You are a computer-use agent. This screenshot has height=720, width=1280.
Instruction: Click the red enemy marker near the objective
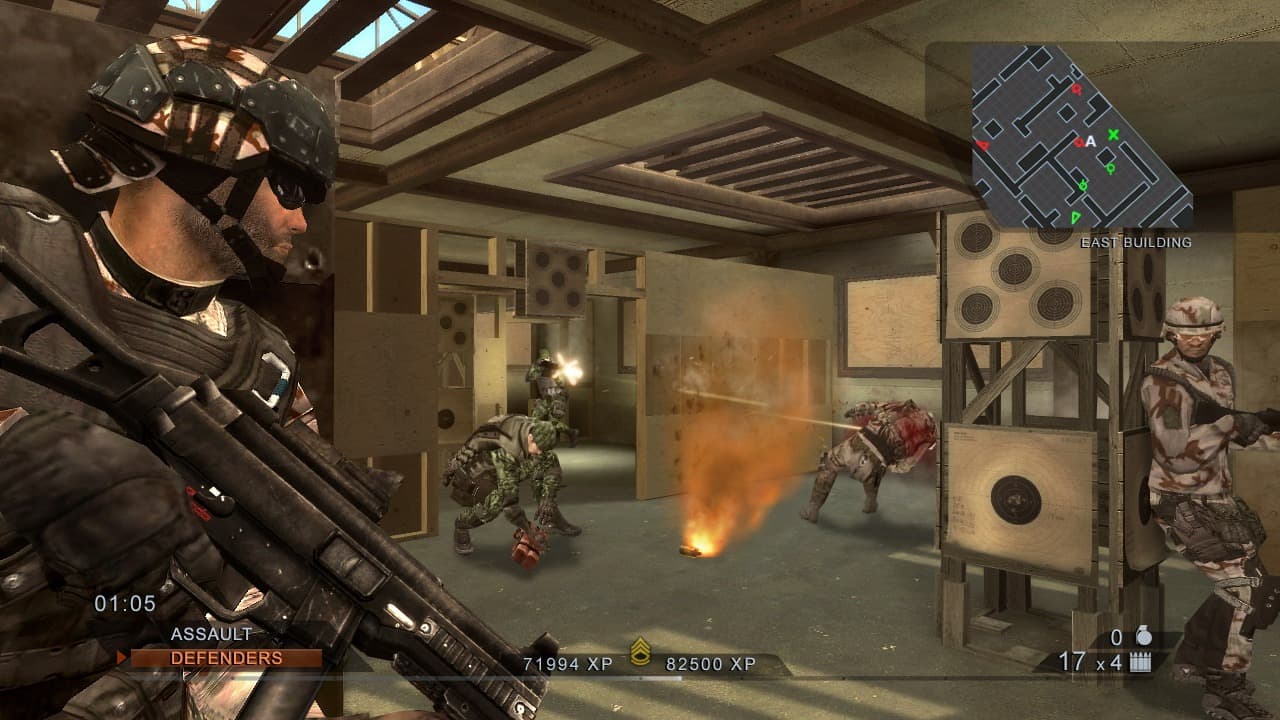pos(1078,143)
